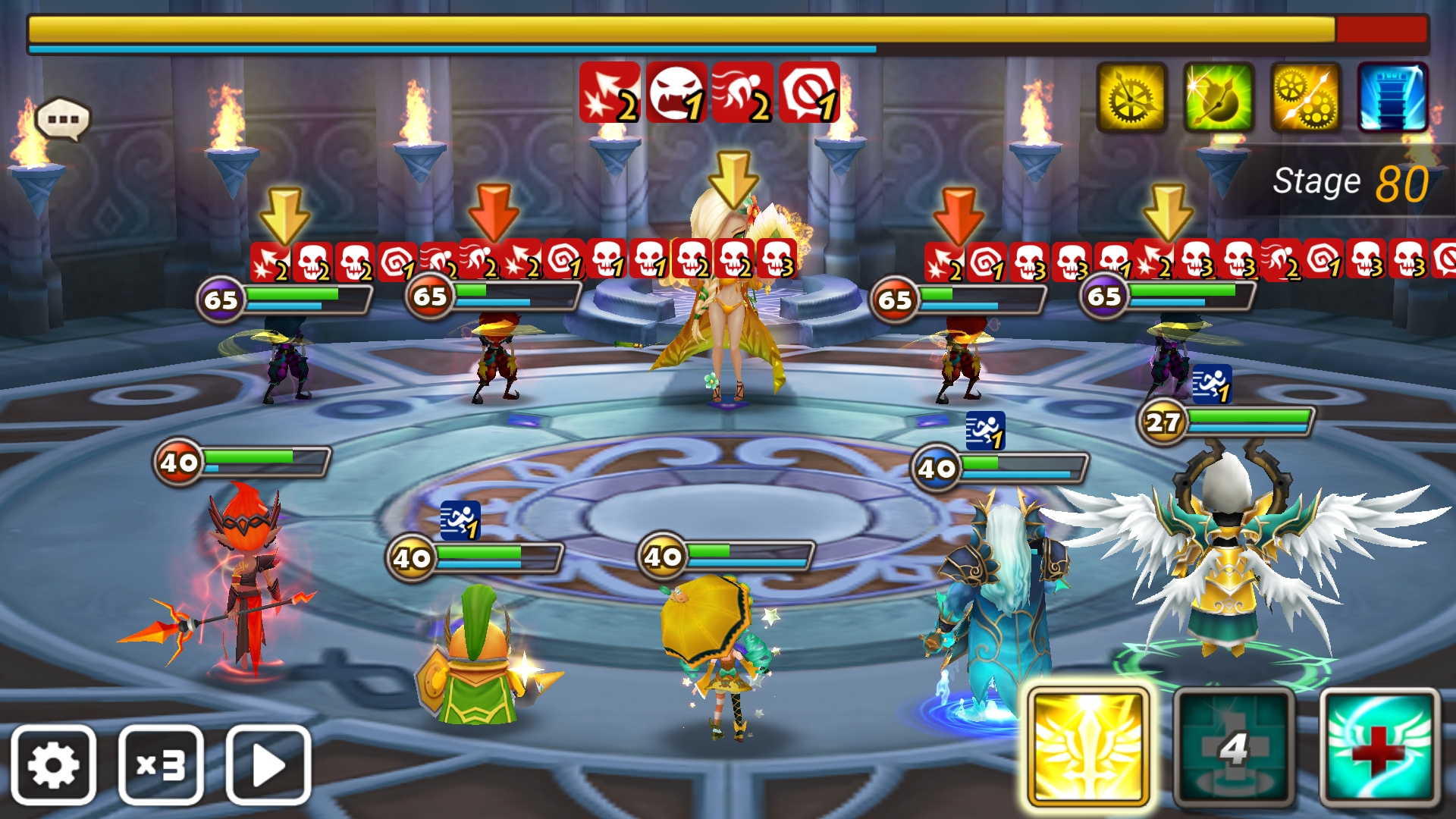Screen dimensions: 1456x819
Task: Activate the glowing golden winged sword skill
Action: click(x=1087, y=747)
